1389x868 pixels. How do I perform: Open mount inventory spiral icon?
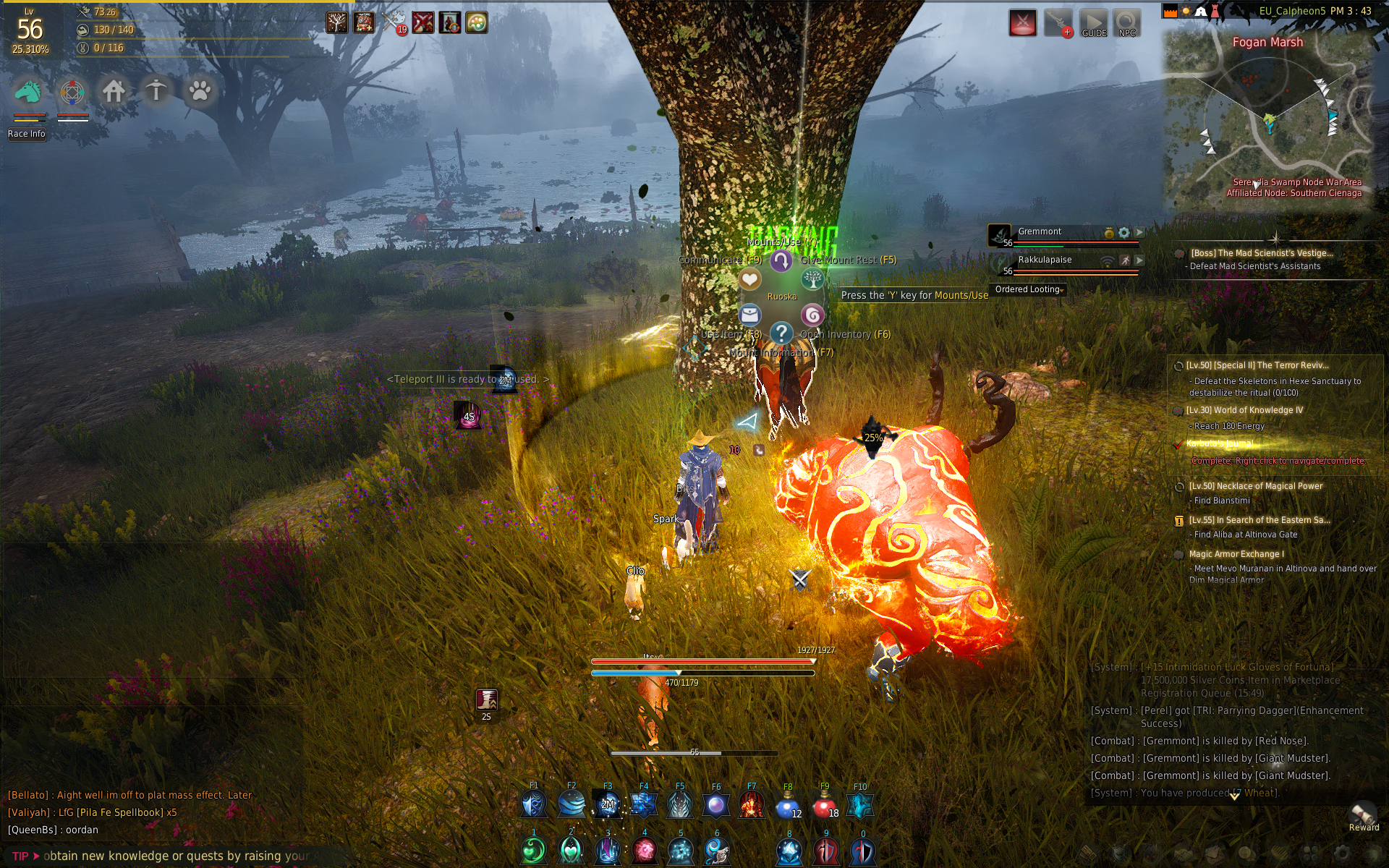point(812,315)
